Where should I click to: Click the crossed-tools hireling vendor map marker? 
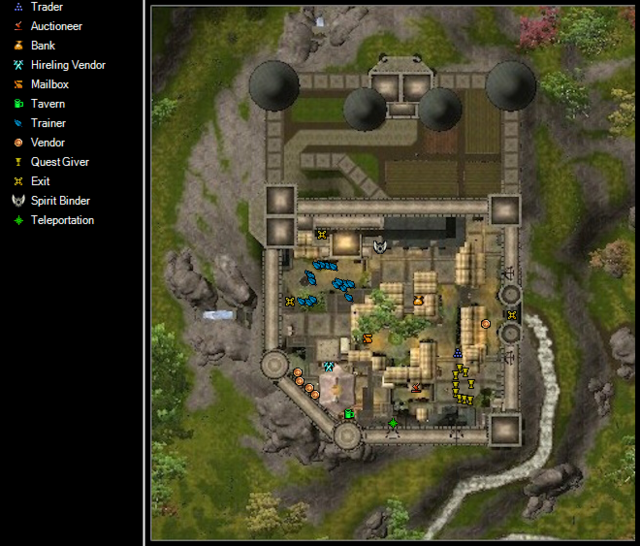point(329,367)
